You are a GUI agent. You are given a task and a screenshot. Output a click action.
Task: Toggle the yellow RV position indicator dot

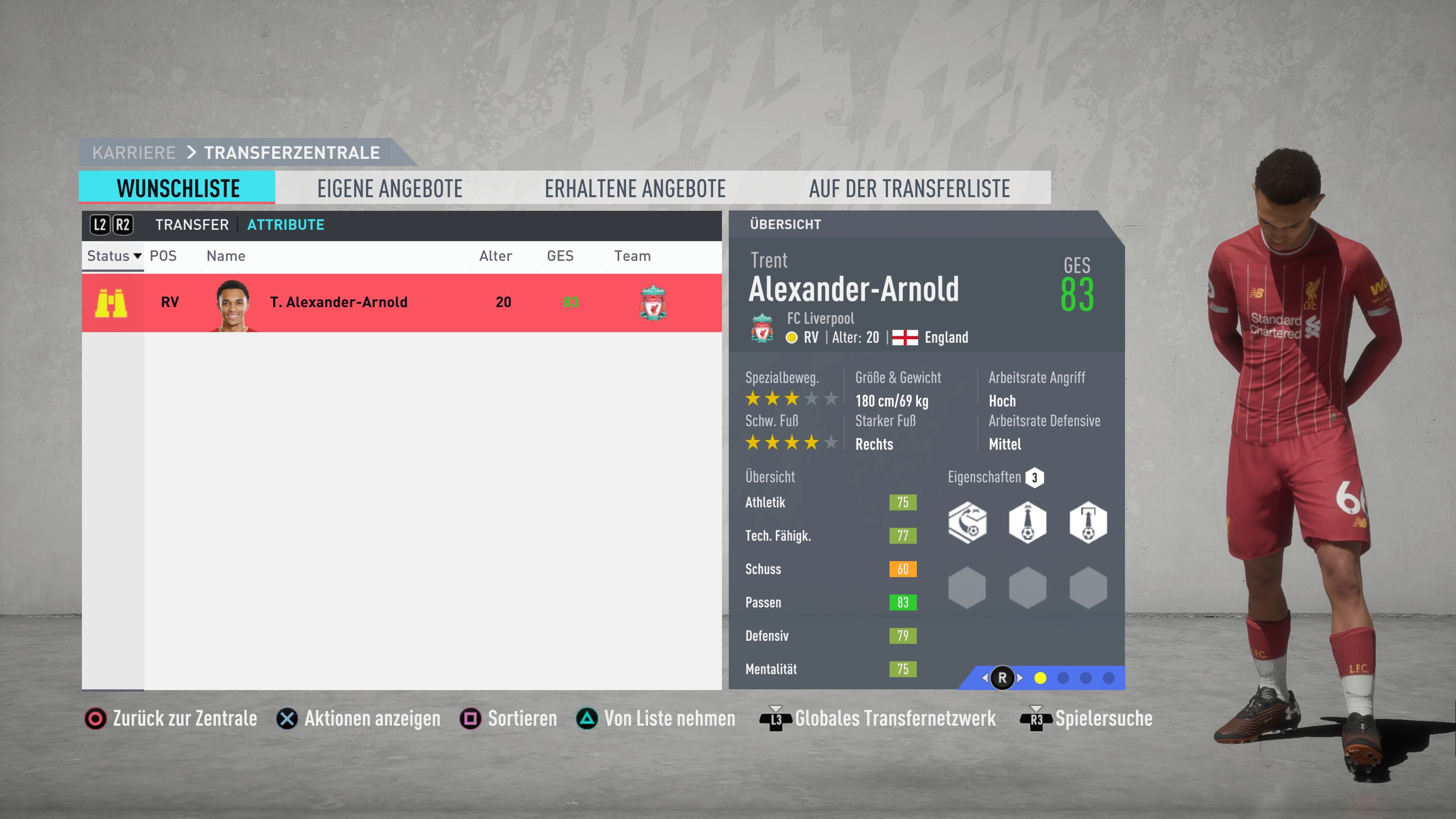coord(791,337)
